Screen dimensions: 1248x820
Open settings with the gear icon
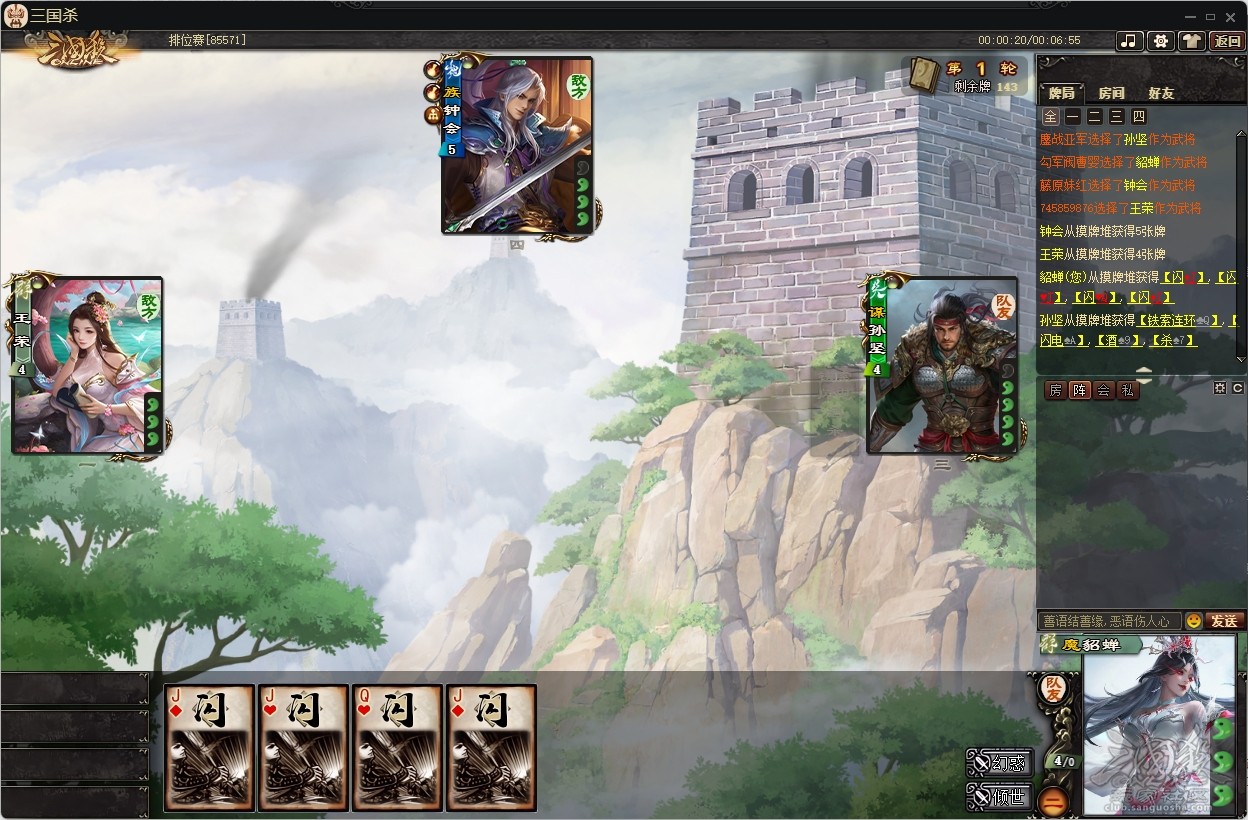(x=1160, y=41)
